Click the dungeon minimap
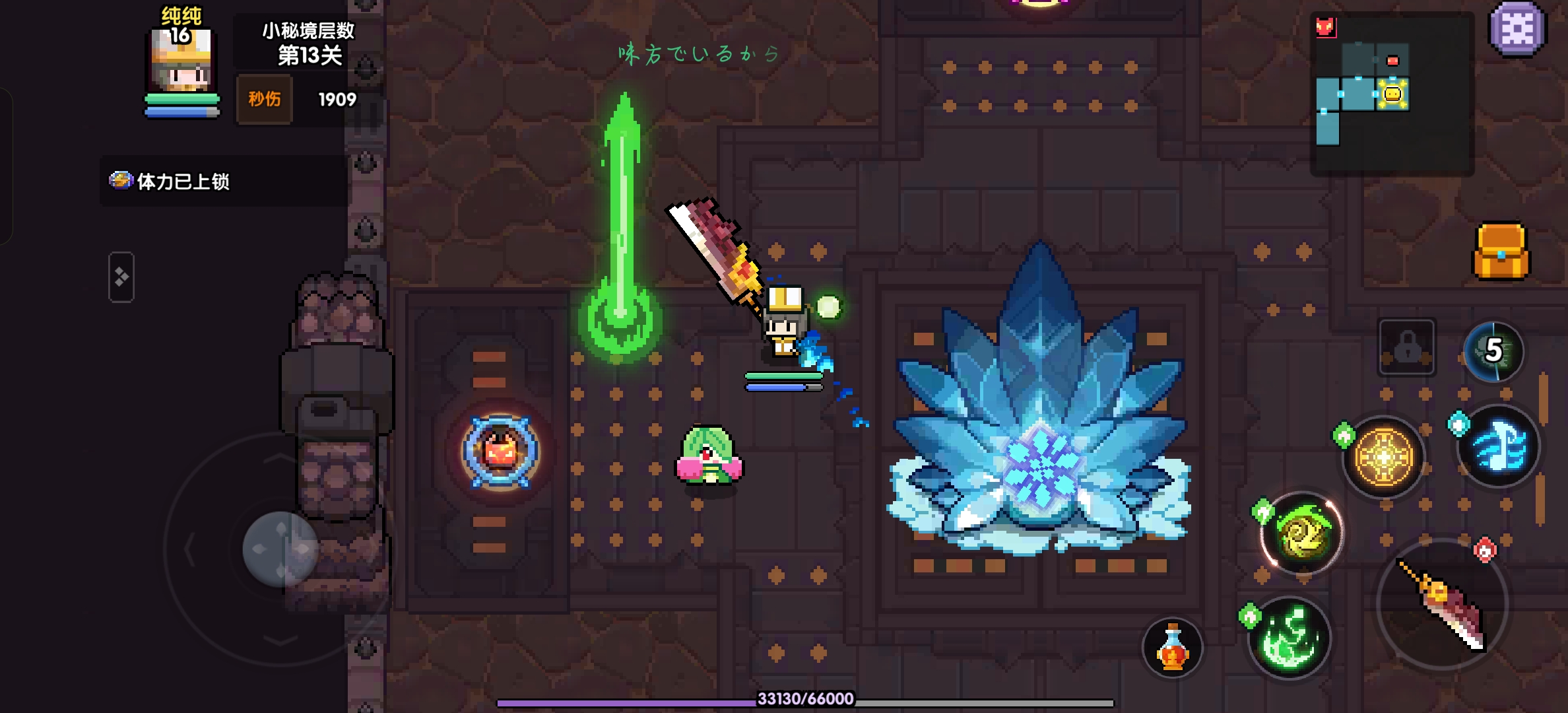The width and height of the screenshot is (1568, 713). tap(1391, 93)
